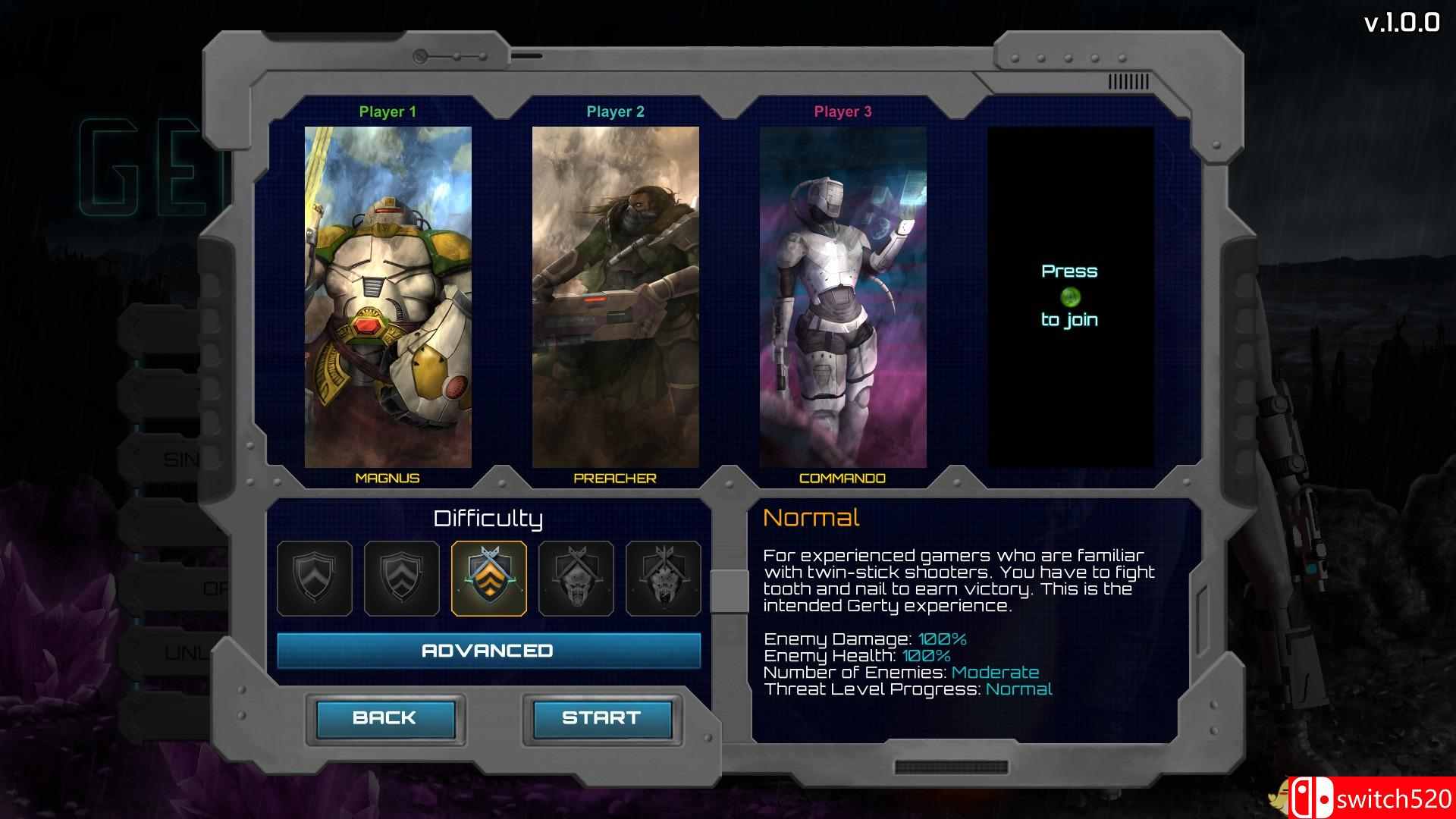Viewport: 1456px width, 819px height.
Task: Select the fourth skull difficulty icon
Action: pyautogui.click(x=574, y=579)
